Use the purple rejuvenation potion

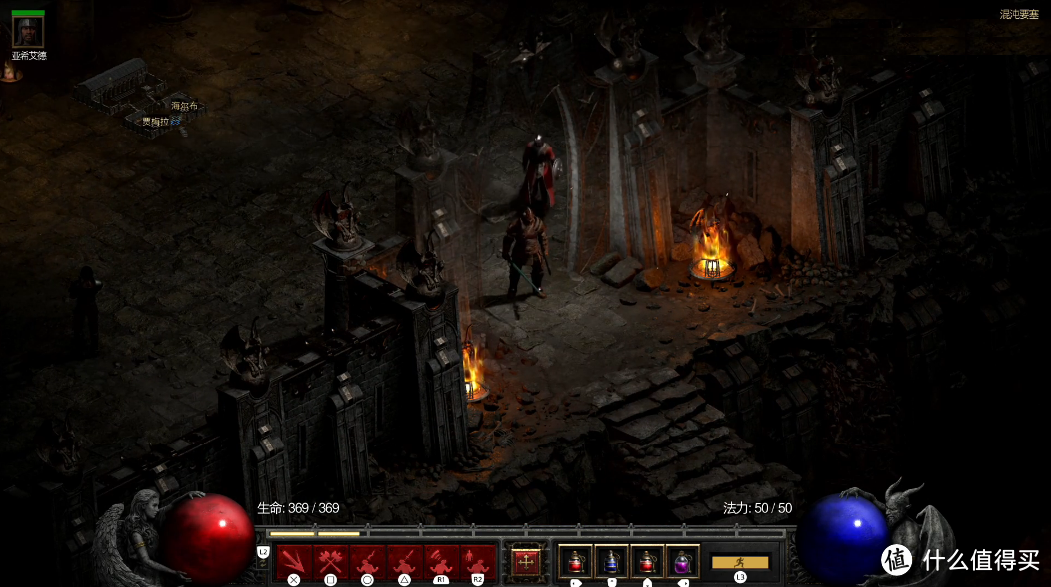(683, 561)
